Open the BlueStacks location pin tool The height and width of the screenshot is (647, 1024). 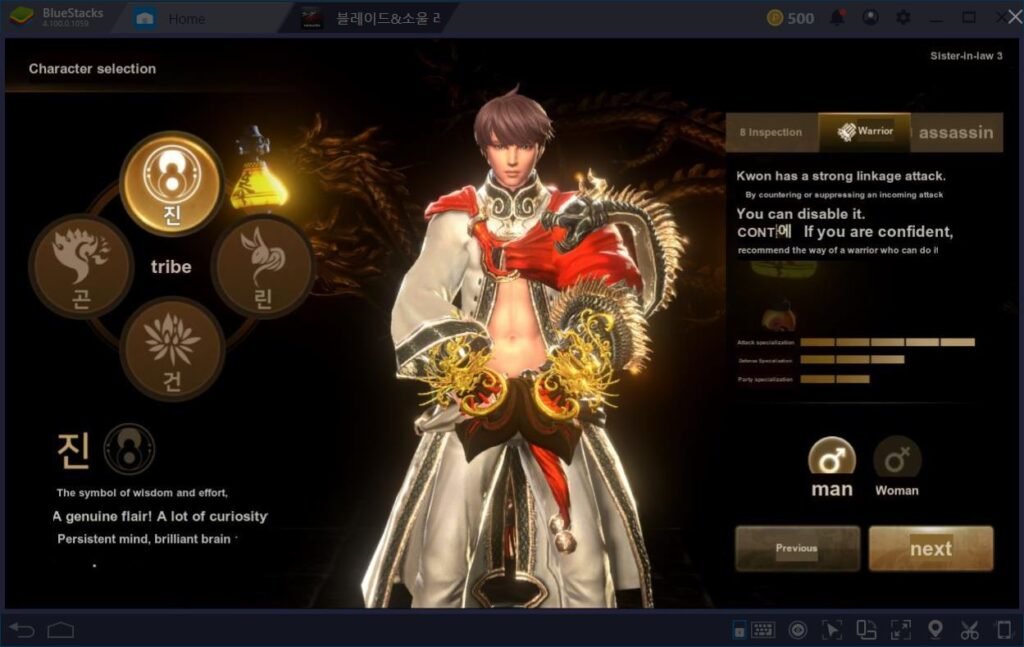[x=935, y=630]
